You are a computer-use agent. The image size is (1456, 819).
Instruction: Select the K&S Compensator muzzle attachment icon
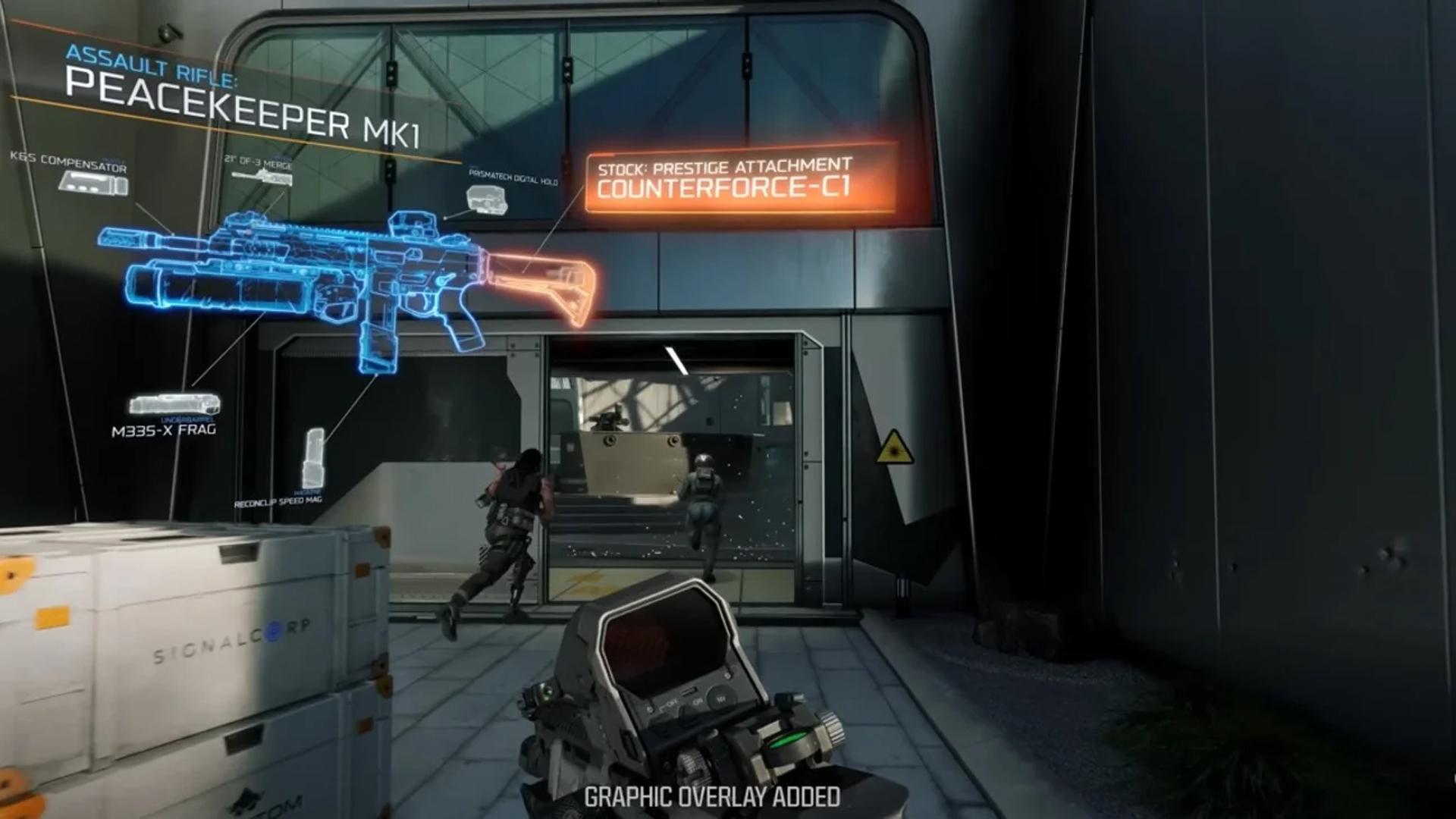pos(94,183)
